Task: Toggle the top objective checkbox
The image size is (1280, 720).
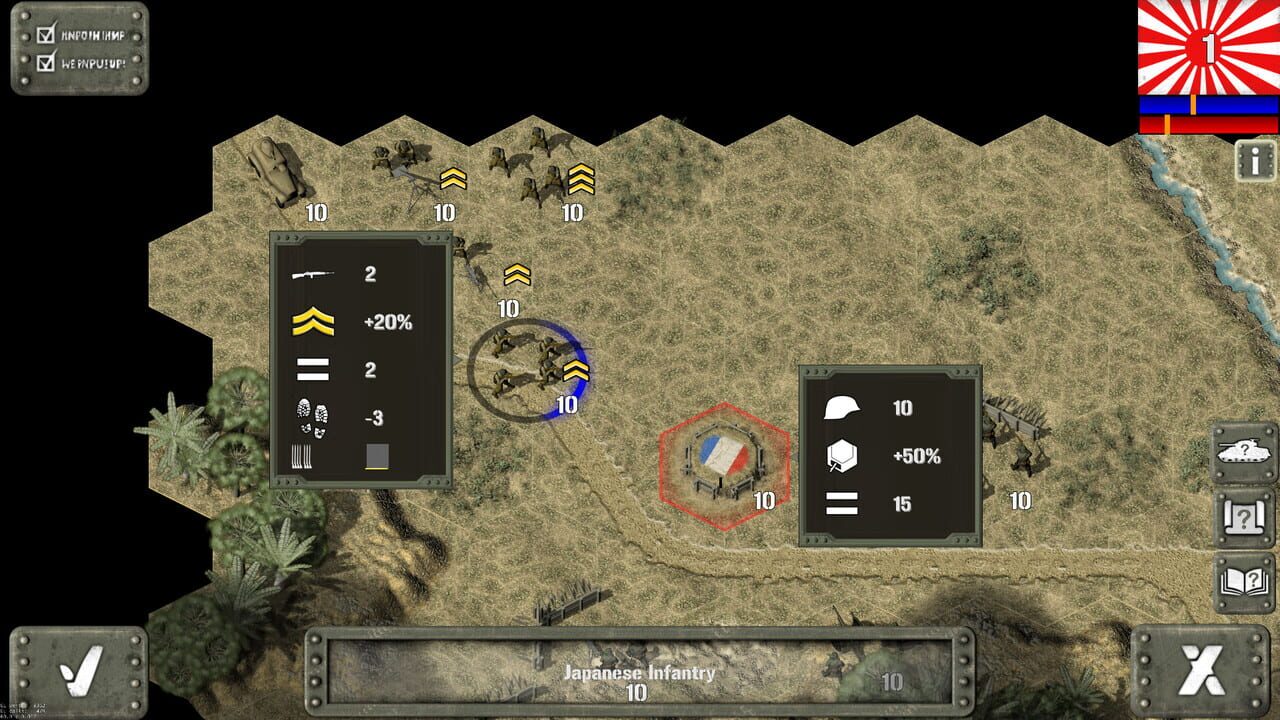Action: click(44, 37)
